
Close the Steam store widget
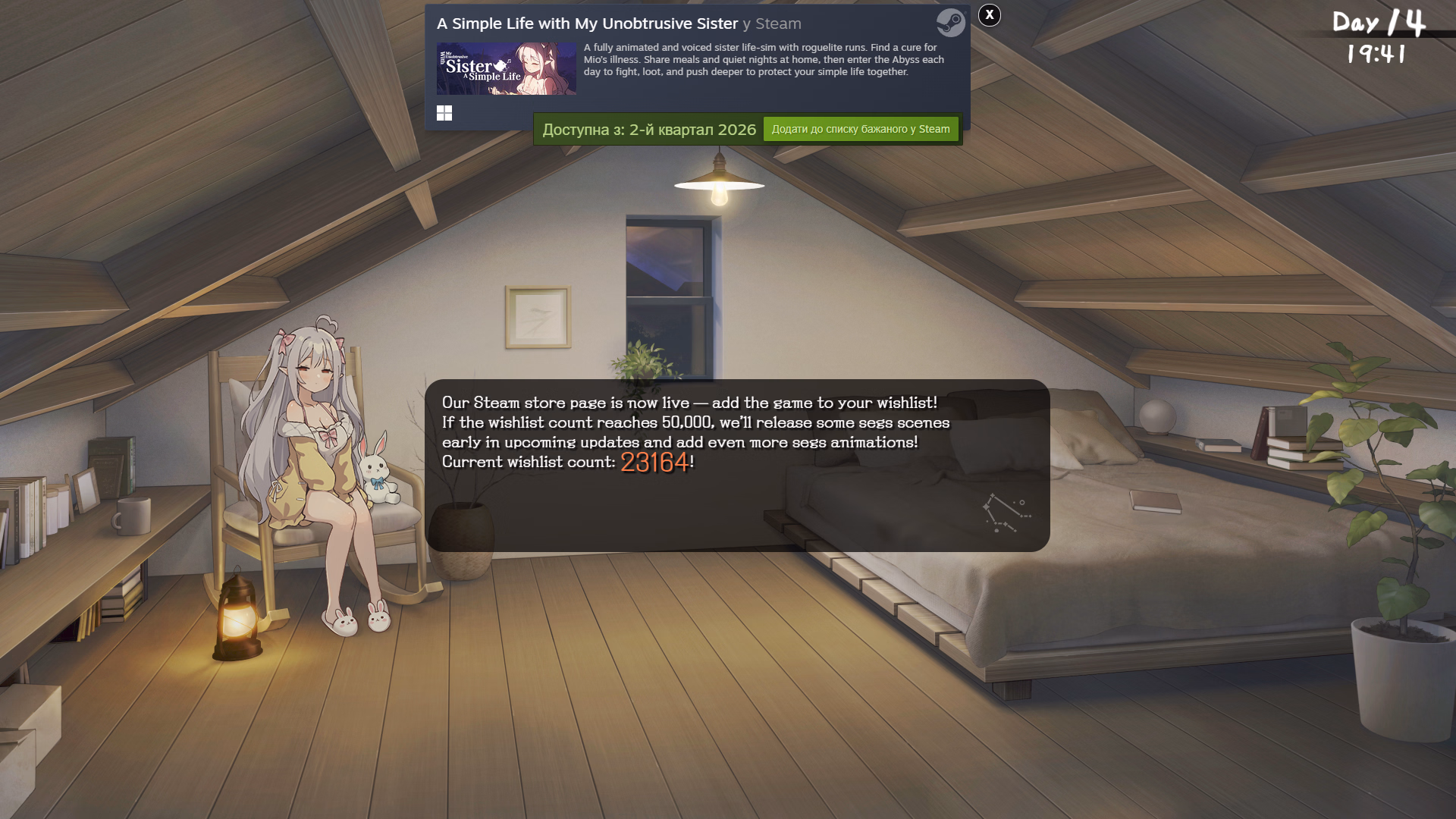989,15
